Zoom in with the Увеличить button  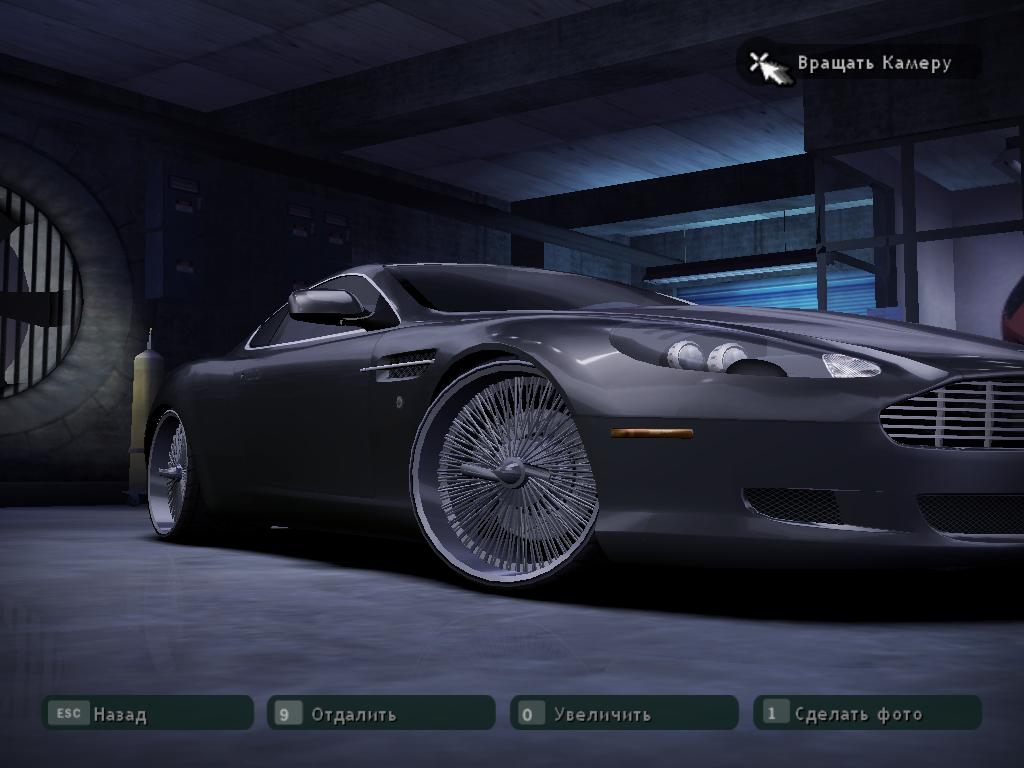point(623,714)
